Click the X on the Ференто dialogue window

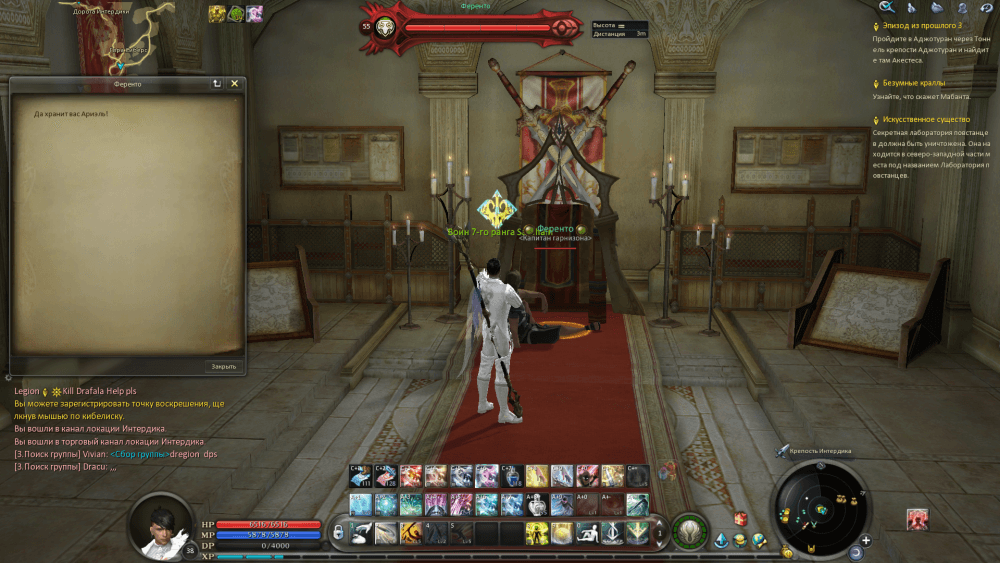234,84
